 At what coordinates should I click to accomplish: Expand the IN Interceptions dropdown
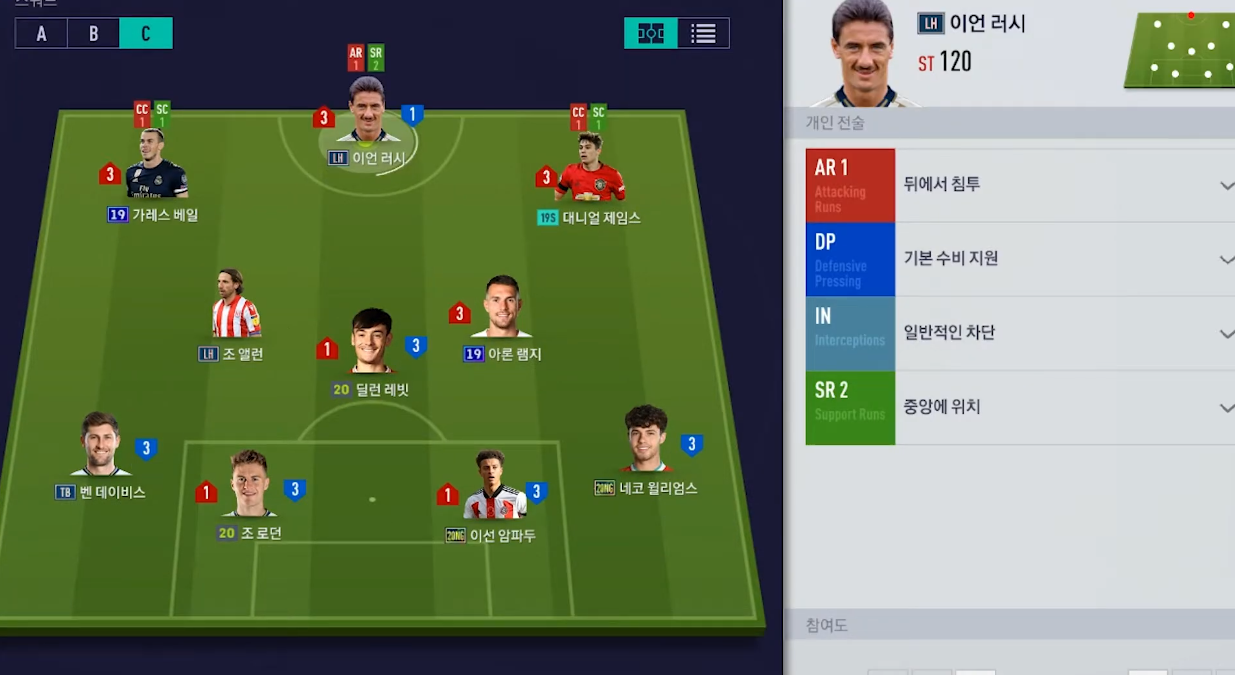coord(1226,333)
